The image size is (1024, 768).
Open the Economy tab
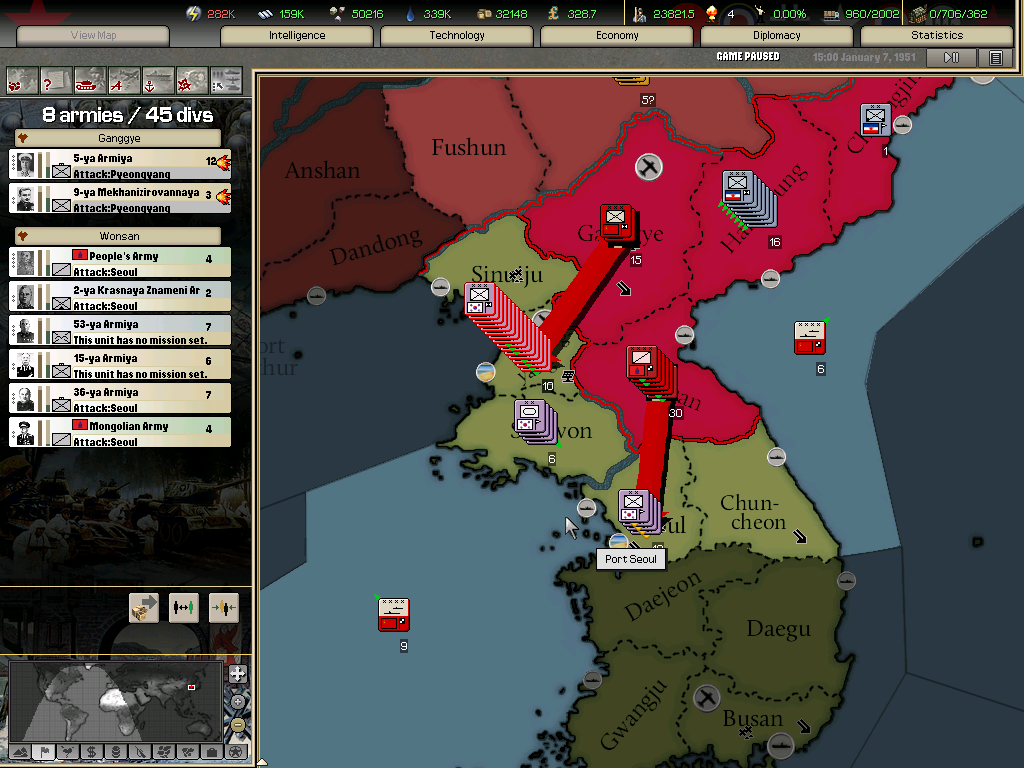click(617, 35)
